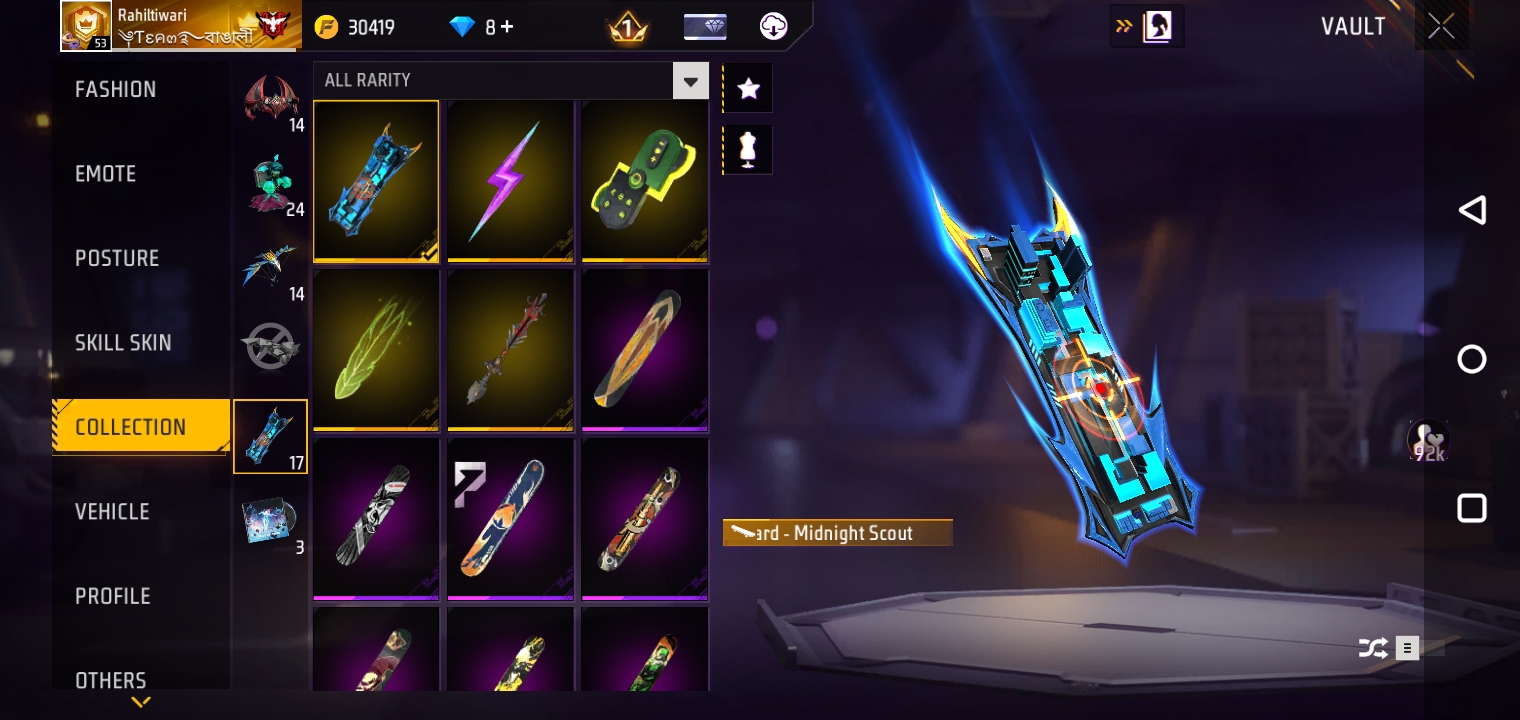Select the skyboard category icon with 17 items
The height and width of the screenshot is (720, 1520).
pyautogui.click(x=270, y=437)
